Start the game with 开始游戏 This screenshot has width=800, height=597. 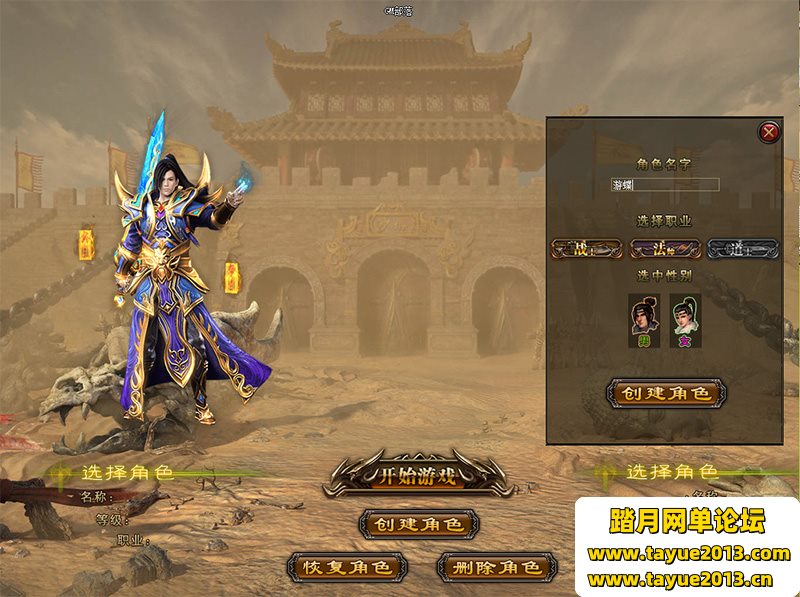[x=420, y=475]
